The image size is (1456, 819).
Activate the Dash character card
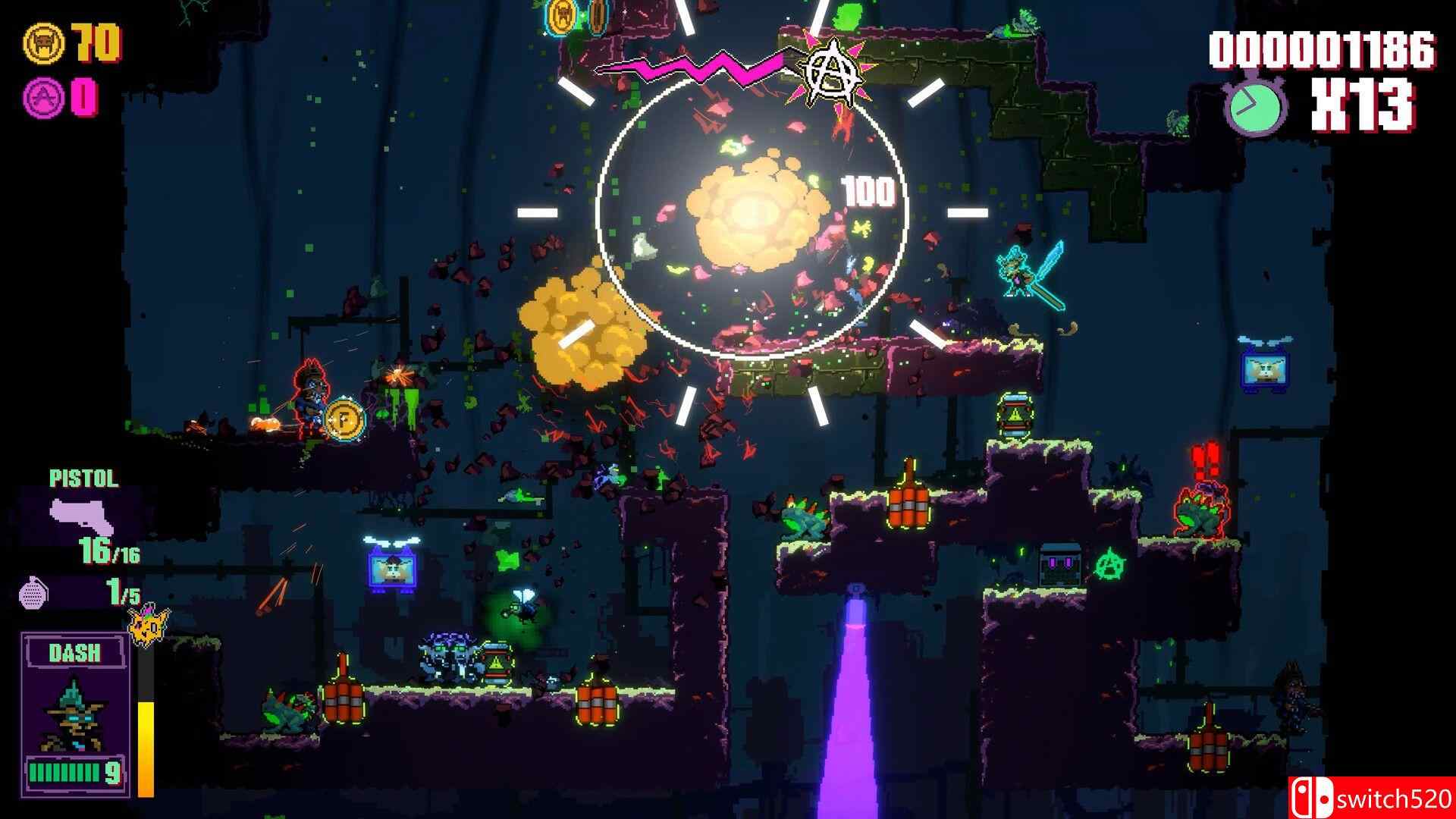point(74,713)
